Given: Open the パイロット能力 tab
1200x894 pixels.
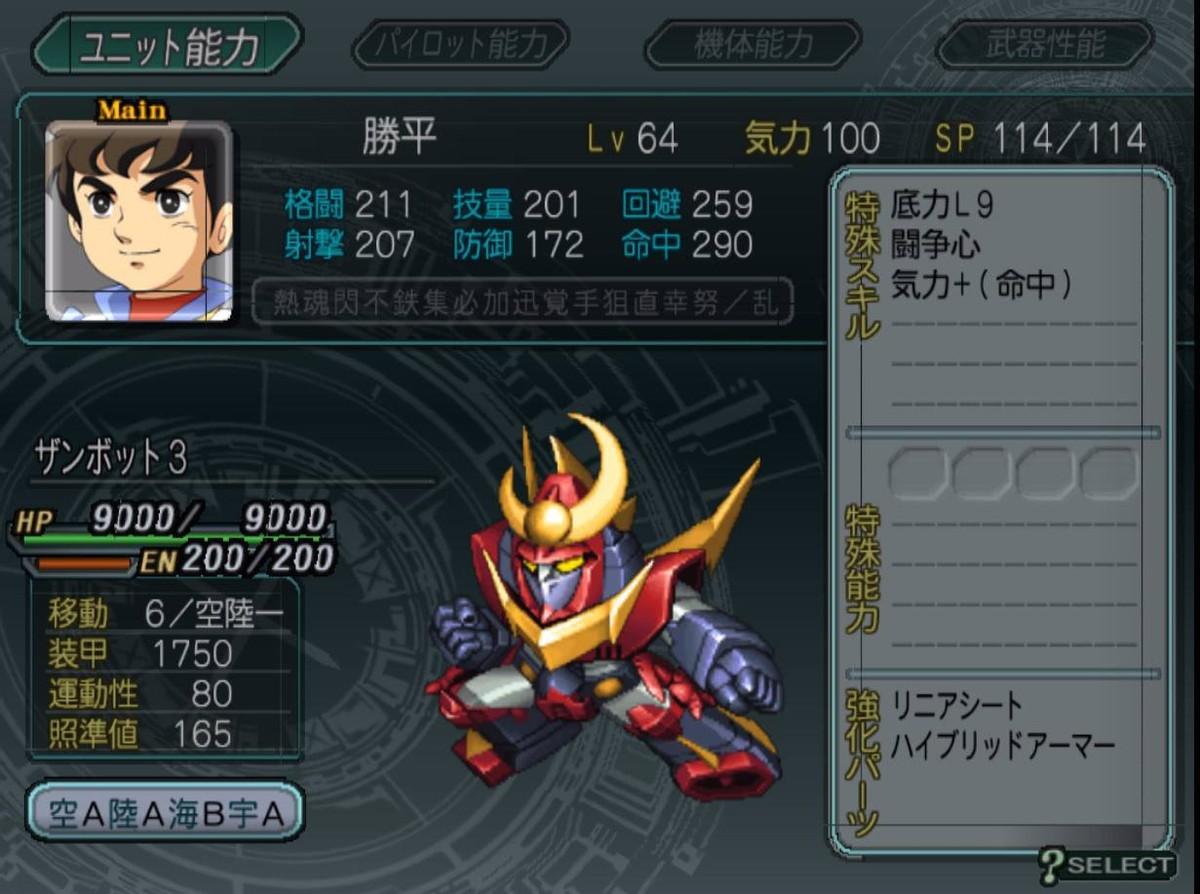Looking at the screenshot, I should [461, 45].
